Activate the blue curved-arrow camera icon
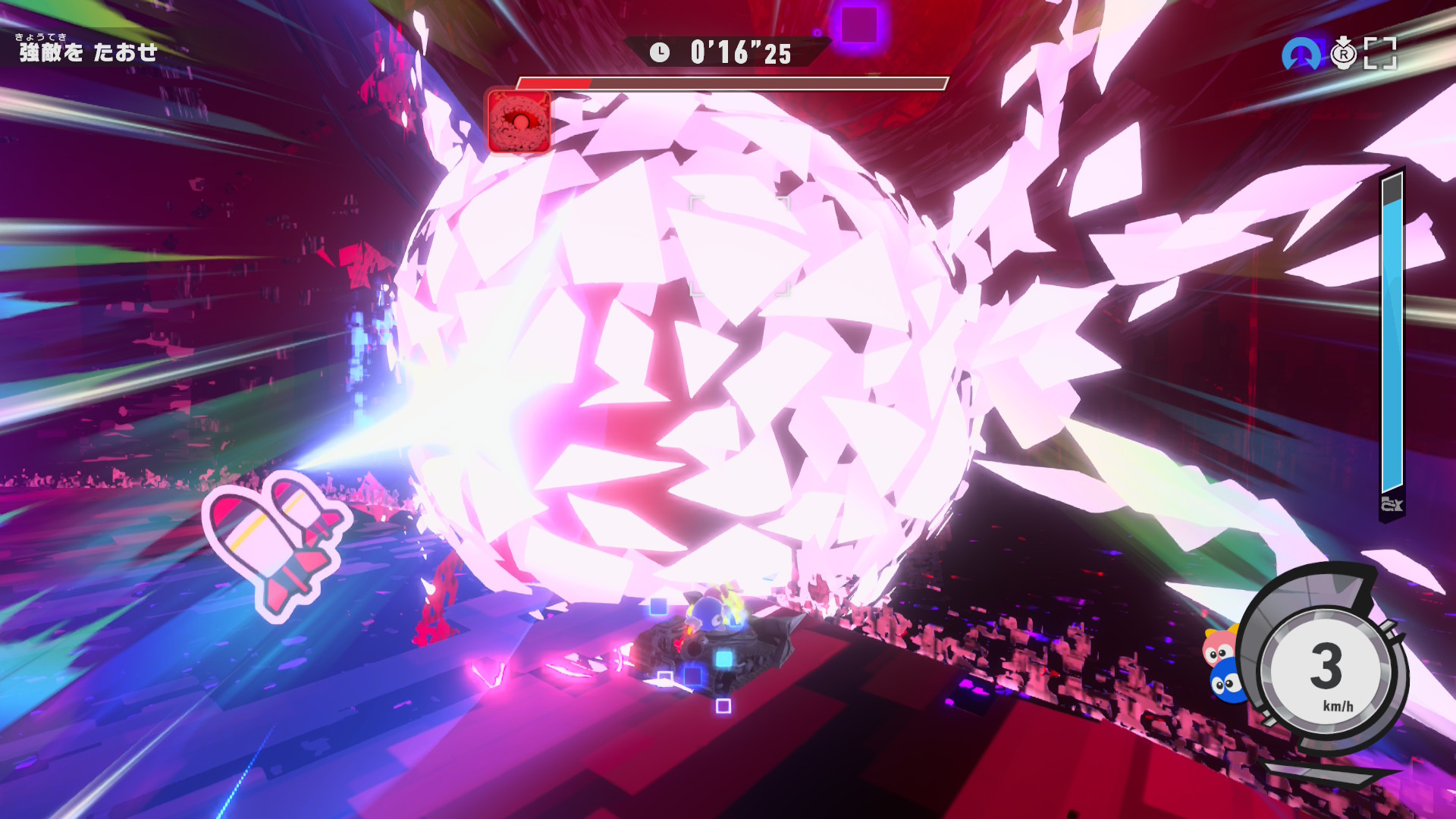This screenshot has width=1456, height=819. pos(1301,54)
